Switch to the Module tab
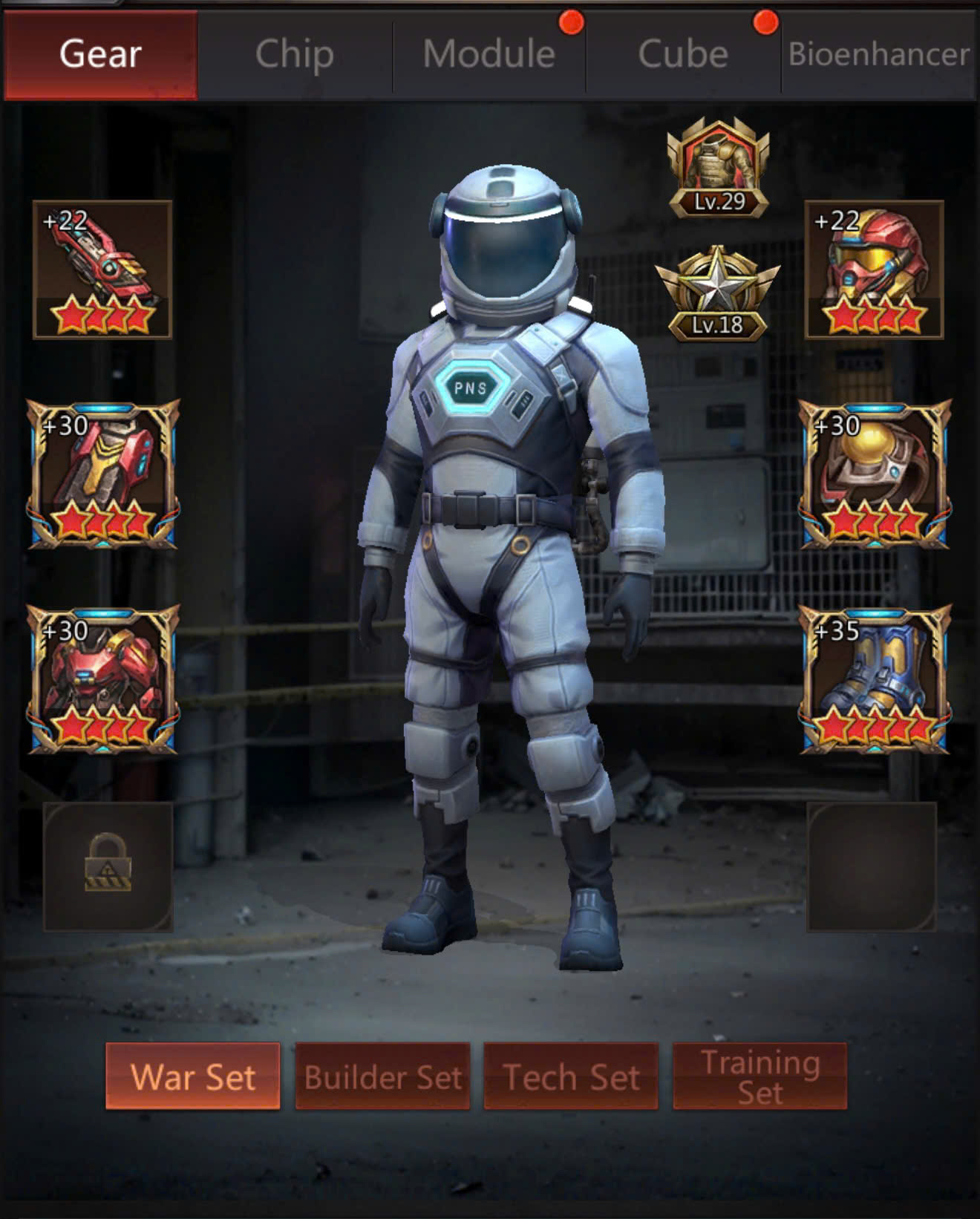 click(489, 54)
